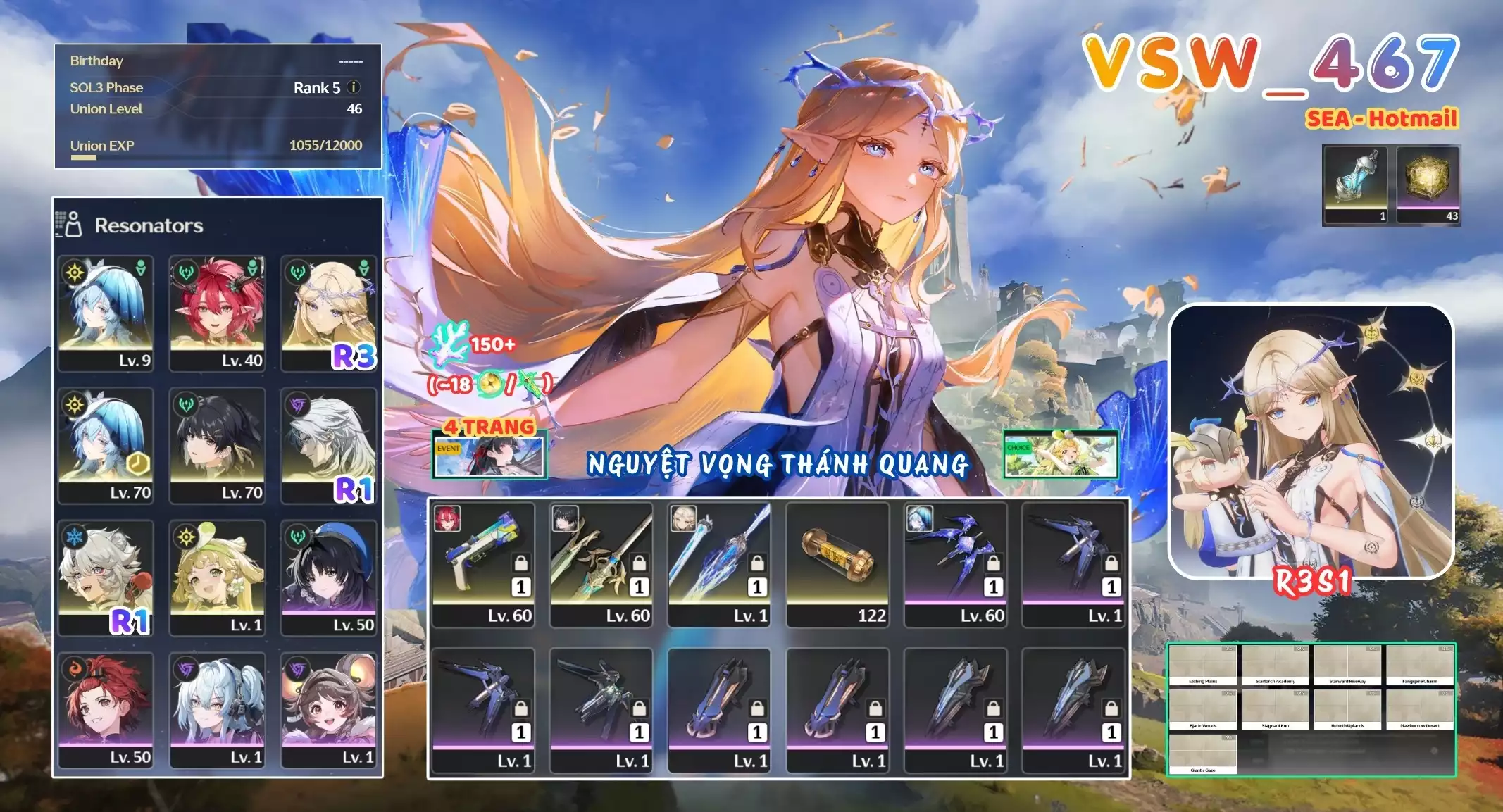The height and width of the screenshot is (812, 1503).
Task: Select the Spectro element icon on the Lv. 9 resonator
Action: point(75,272)
